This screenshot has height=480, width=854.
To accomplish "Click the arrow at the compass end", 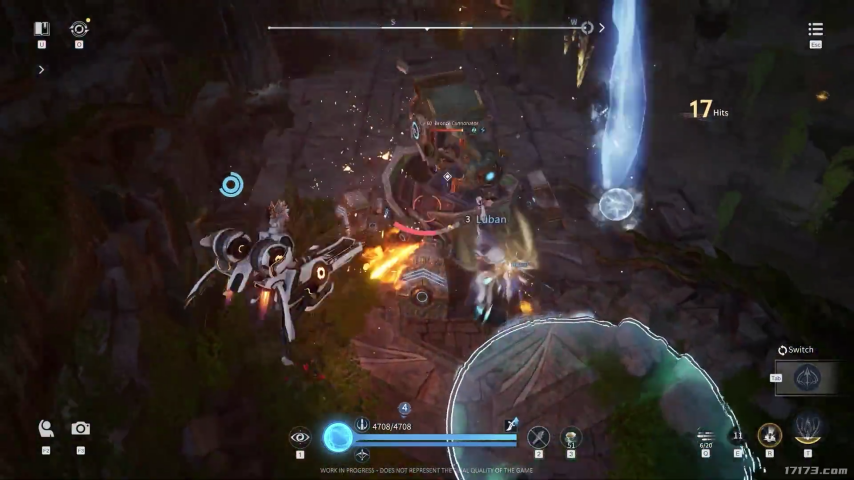I will point(602,28).
